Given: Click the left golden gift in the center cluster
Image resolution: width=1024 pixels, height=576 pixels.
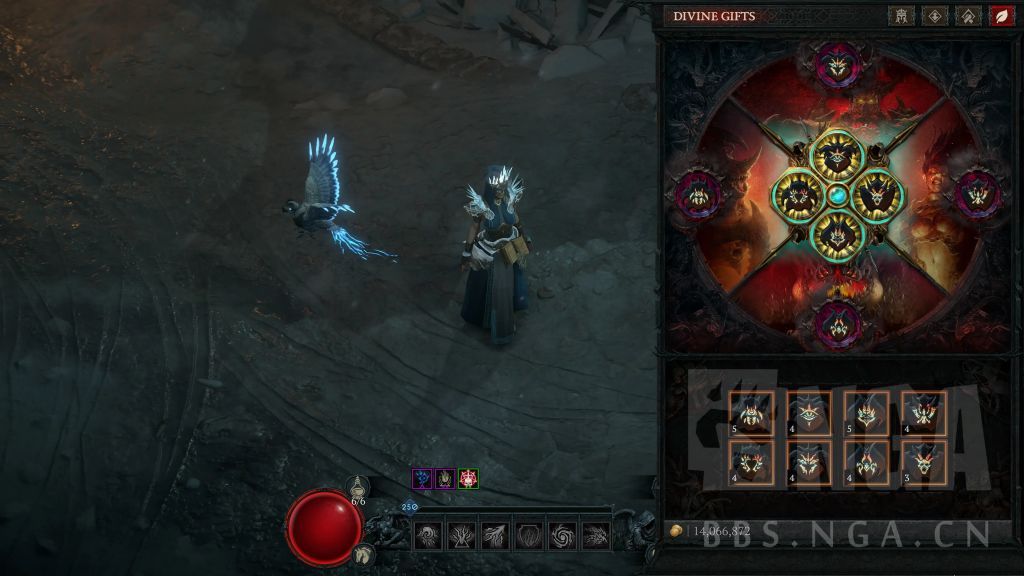Looking at the screenshot, I should click(x=799, y=195).
